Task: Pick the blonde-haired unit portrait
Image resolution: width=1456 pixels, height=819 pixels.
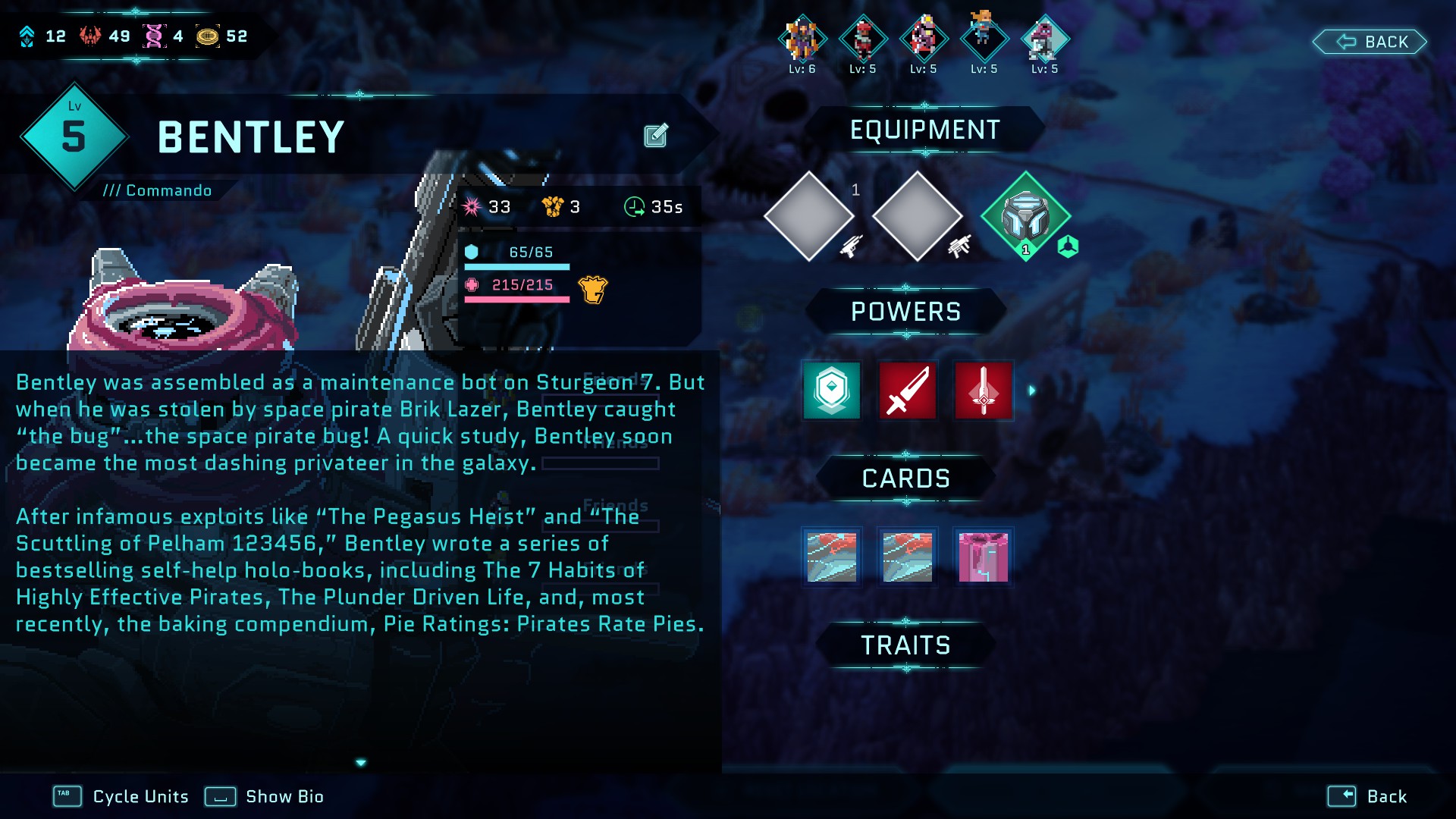Action: pos(984,38)
